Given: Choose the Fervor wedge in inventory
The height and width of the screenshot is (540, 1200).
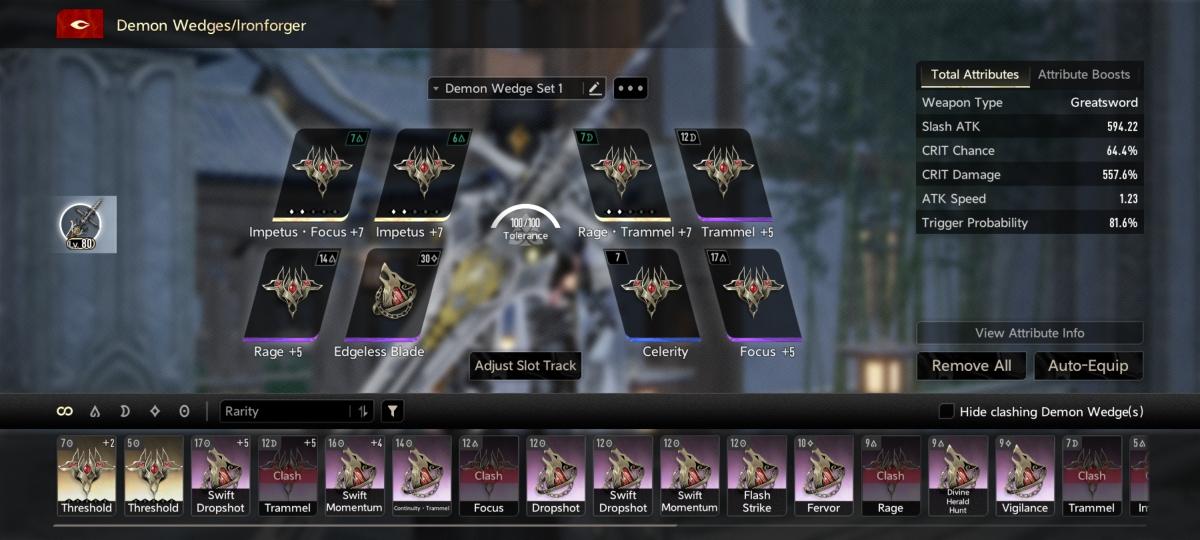Looking at the screenshot, I should (x=824, y=475).
